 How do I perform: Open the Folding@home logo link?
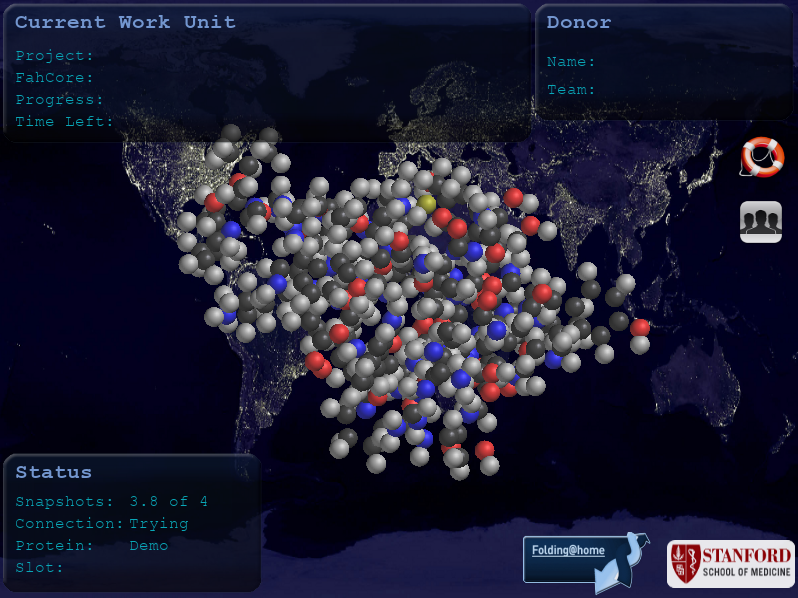[579, 558]
